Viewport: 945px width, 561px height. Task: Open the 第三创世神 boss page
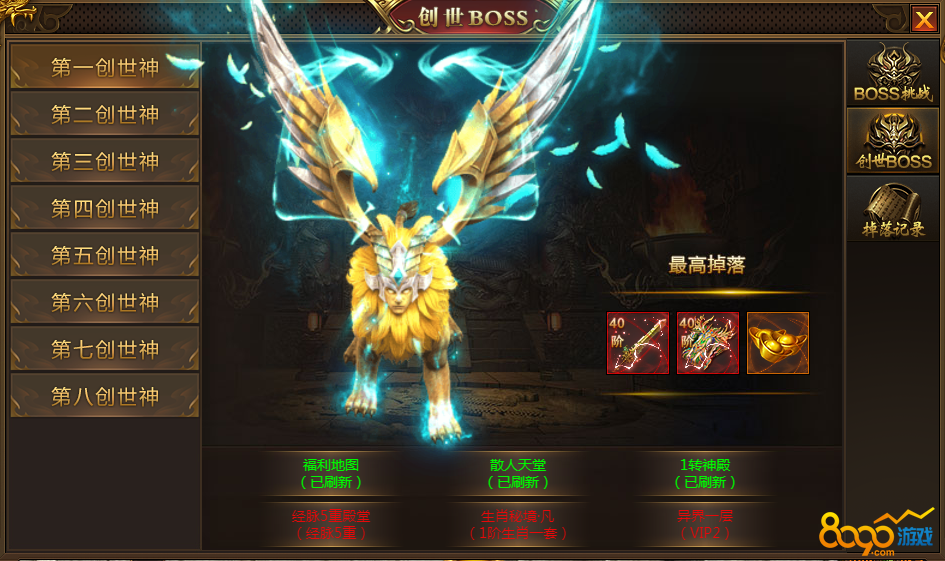click(x=105, y=162)
